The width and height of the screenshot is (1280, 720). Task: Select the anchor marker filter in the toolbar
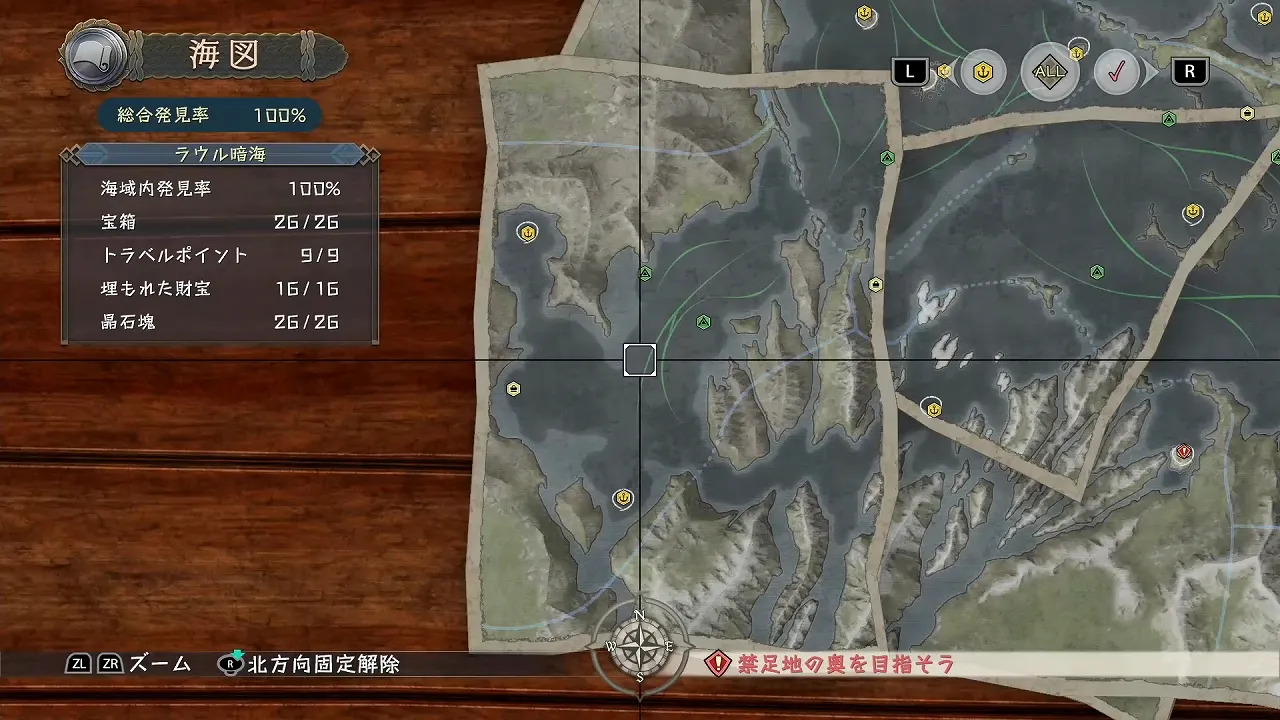983,72
